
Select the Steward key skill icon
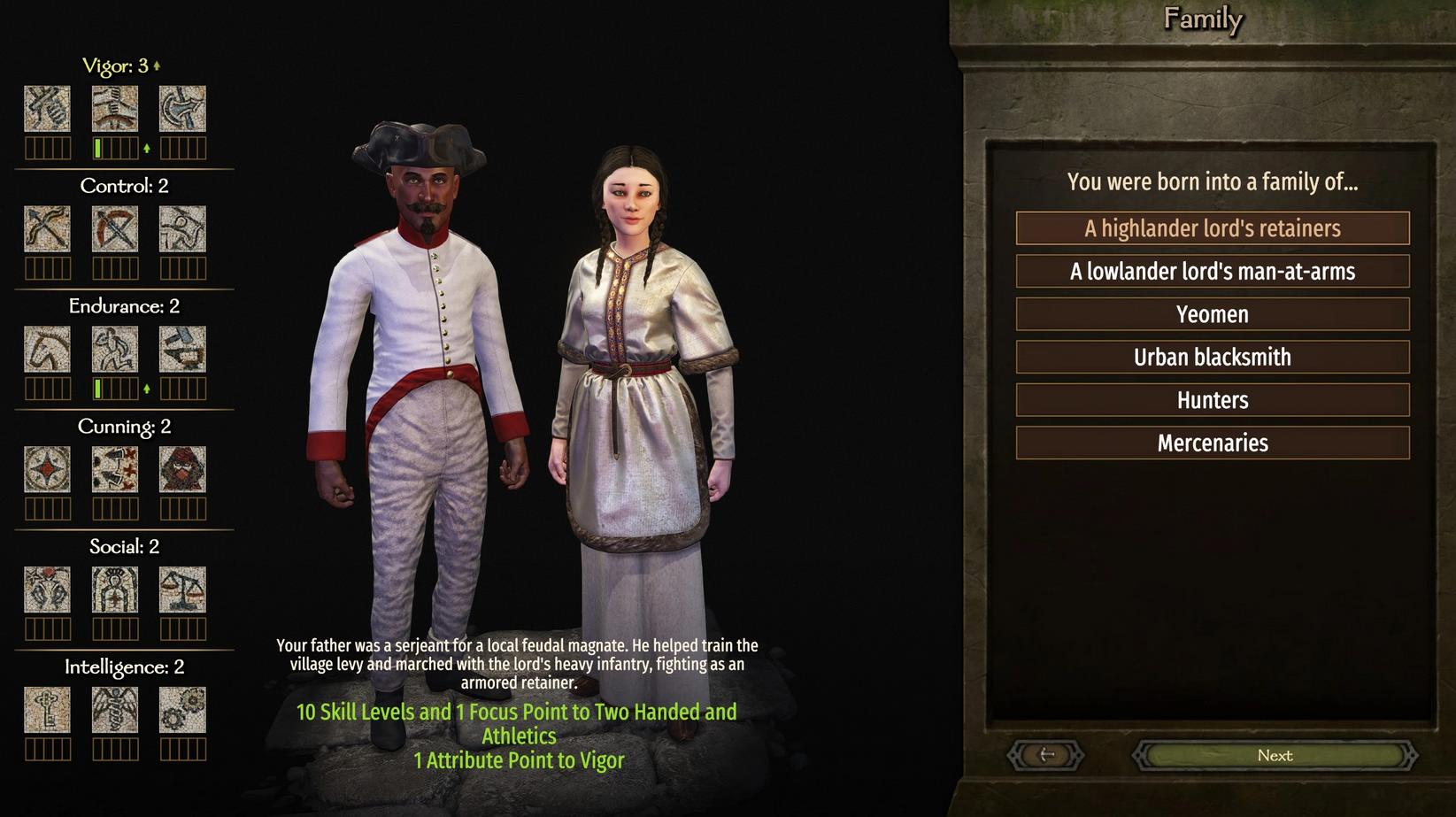[47, 711]
